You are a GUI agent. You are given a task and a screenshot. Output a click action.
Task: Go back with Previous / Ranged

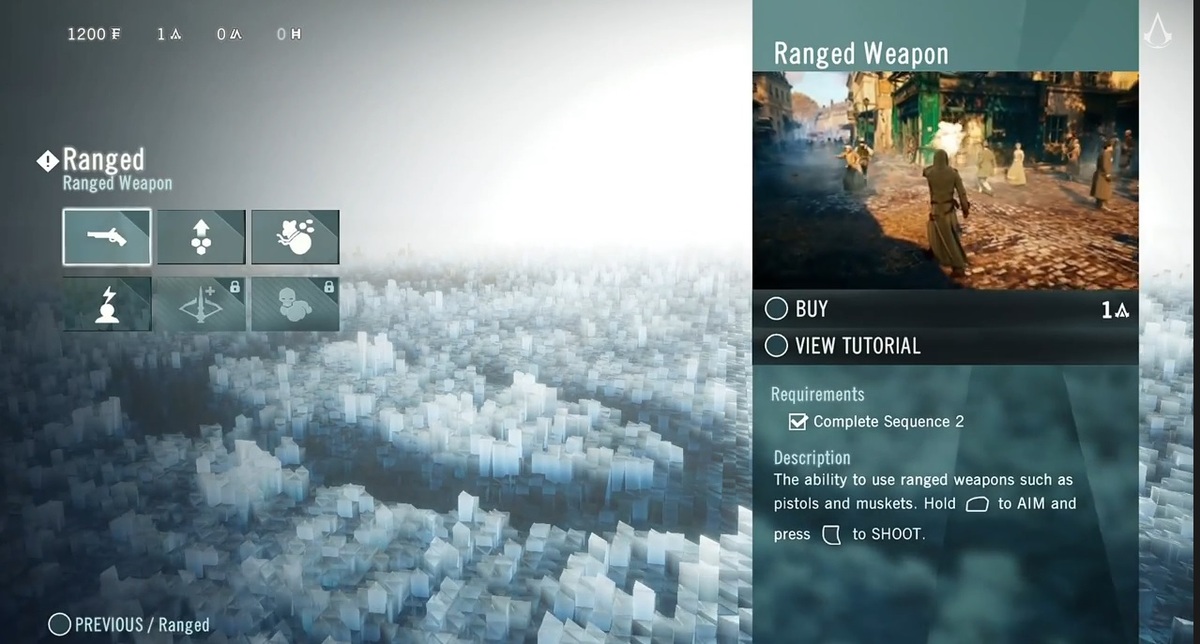pyautogui.click(x=130, y=625)
